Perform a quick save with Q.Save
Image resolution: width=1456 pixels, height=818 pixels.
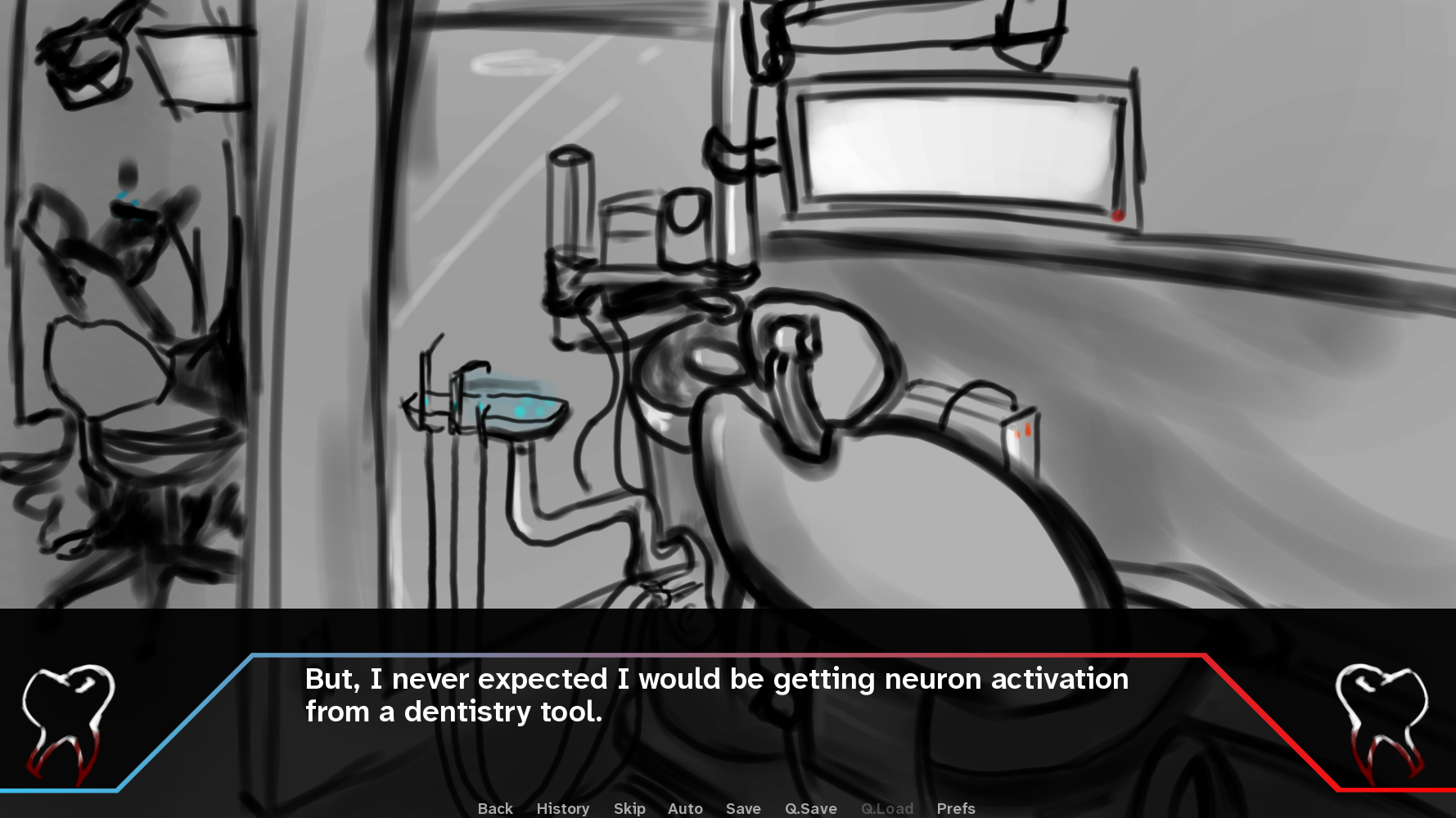tap(810, 808)
